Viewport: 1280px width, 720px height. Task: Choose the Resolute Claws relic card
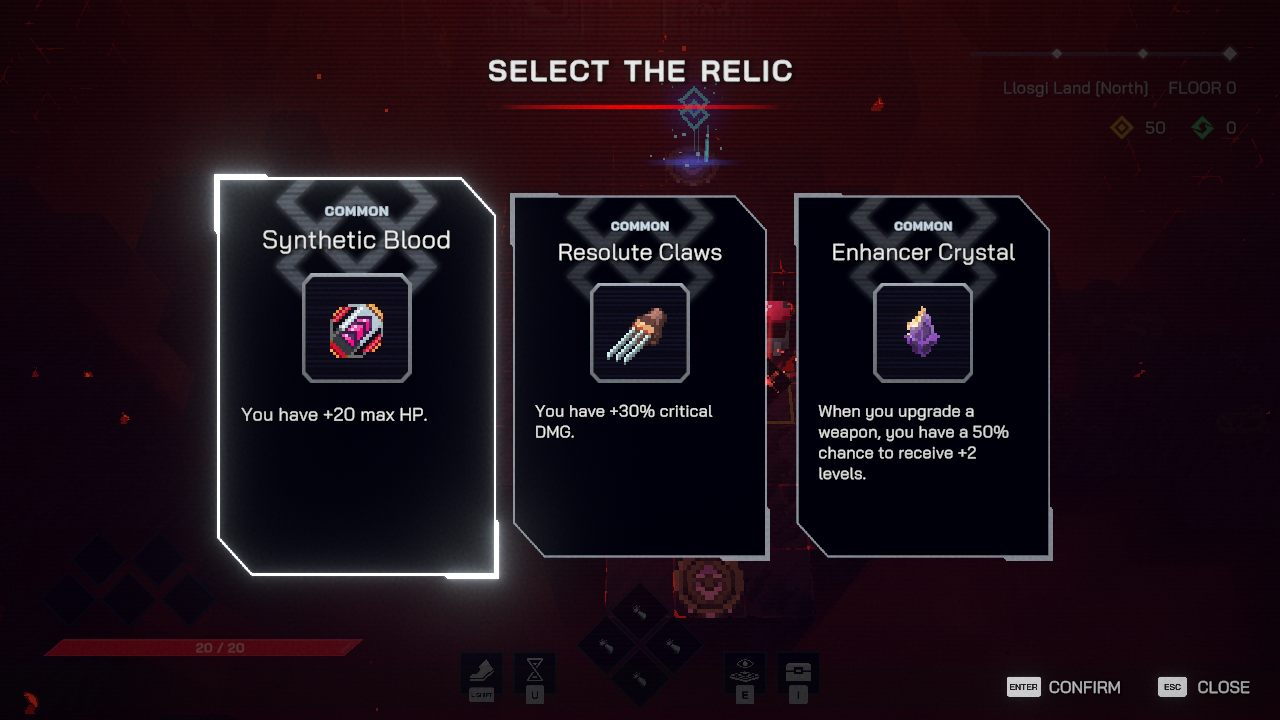pyautogui.click(x=640, y=375)
